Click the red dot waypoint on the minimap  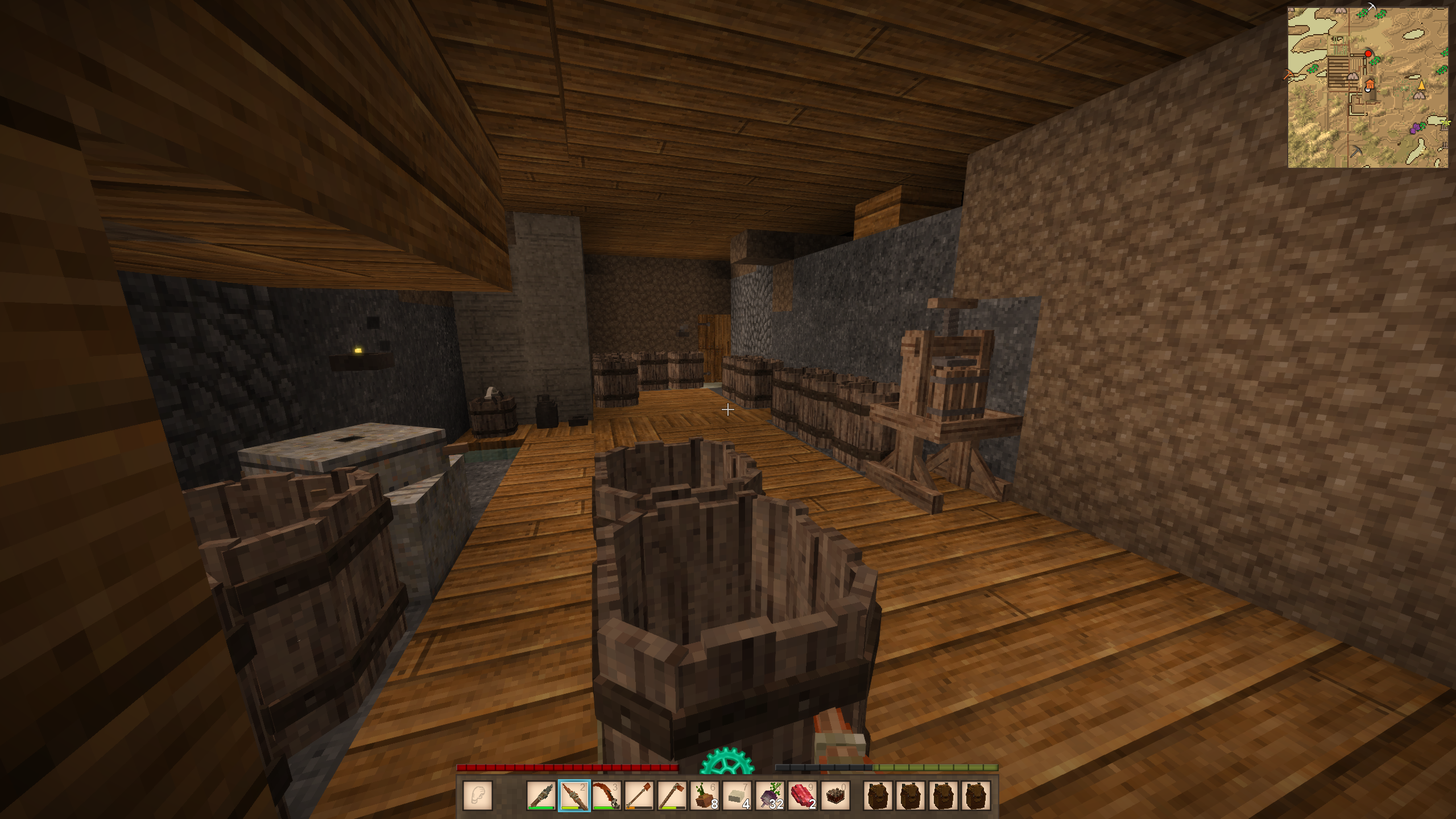click(x=1368, y=53)
